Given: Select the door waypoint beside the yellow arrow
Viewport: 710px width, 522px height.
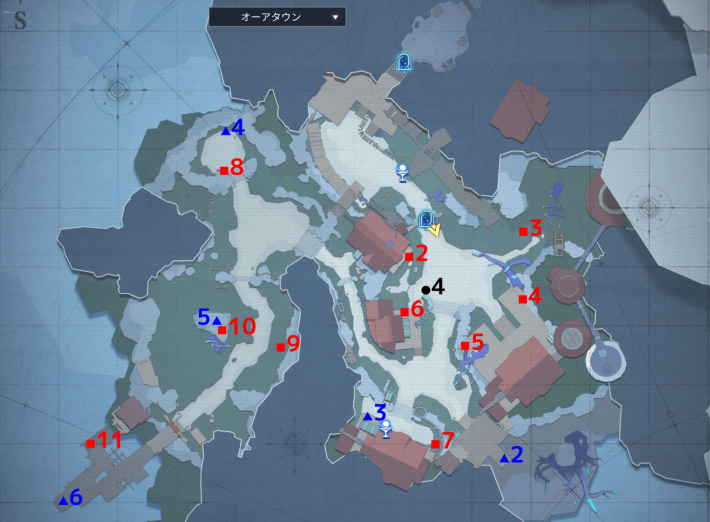Looking at the screenshot, I should click(x=425, y=218).
